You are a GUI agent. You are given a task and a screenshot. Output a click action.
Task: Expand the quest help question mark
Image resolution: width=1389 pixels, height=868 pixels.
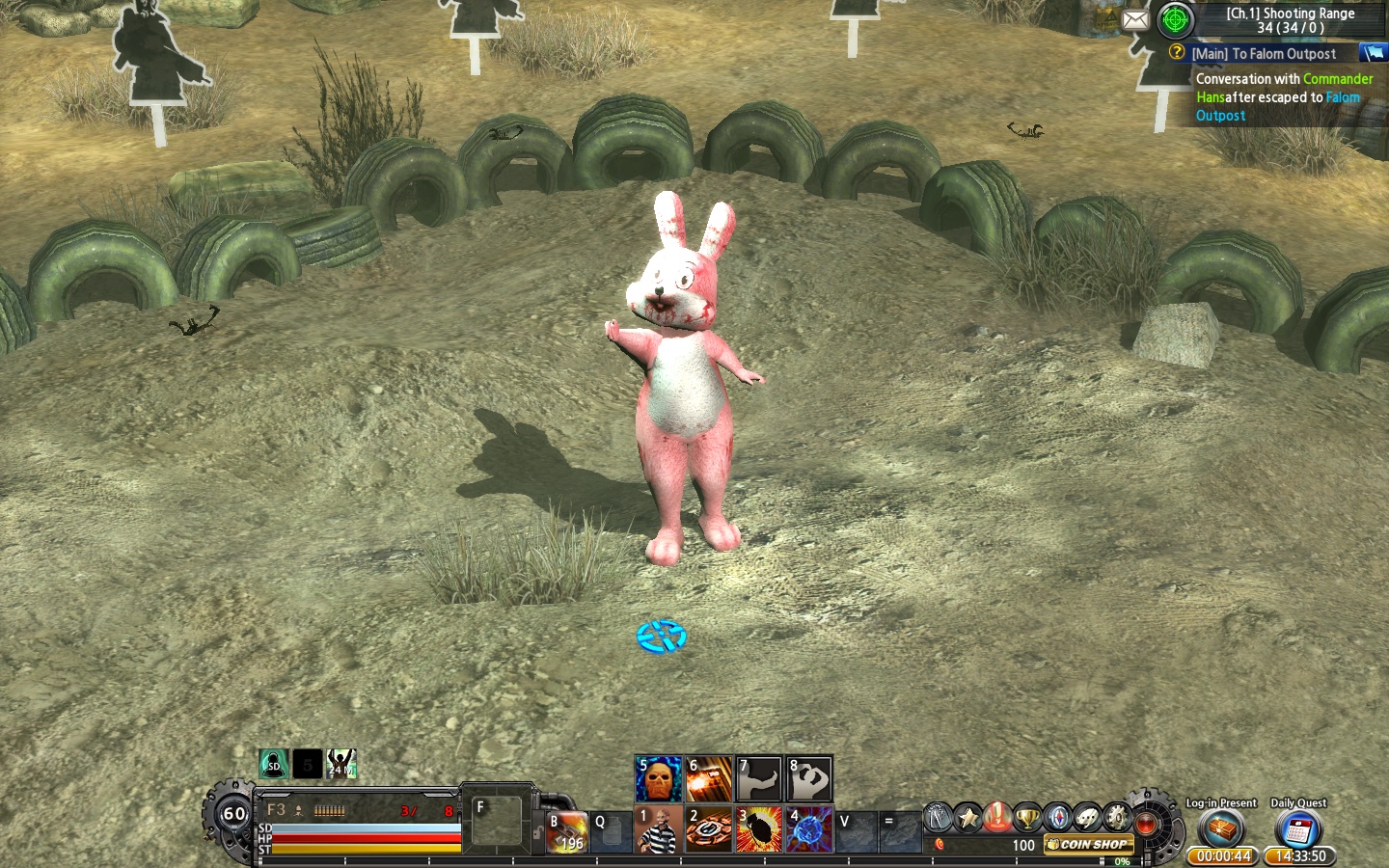1175,54
